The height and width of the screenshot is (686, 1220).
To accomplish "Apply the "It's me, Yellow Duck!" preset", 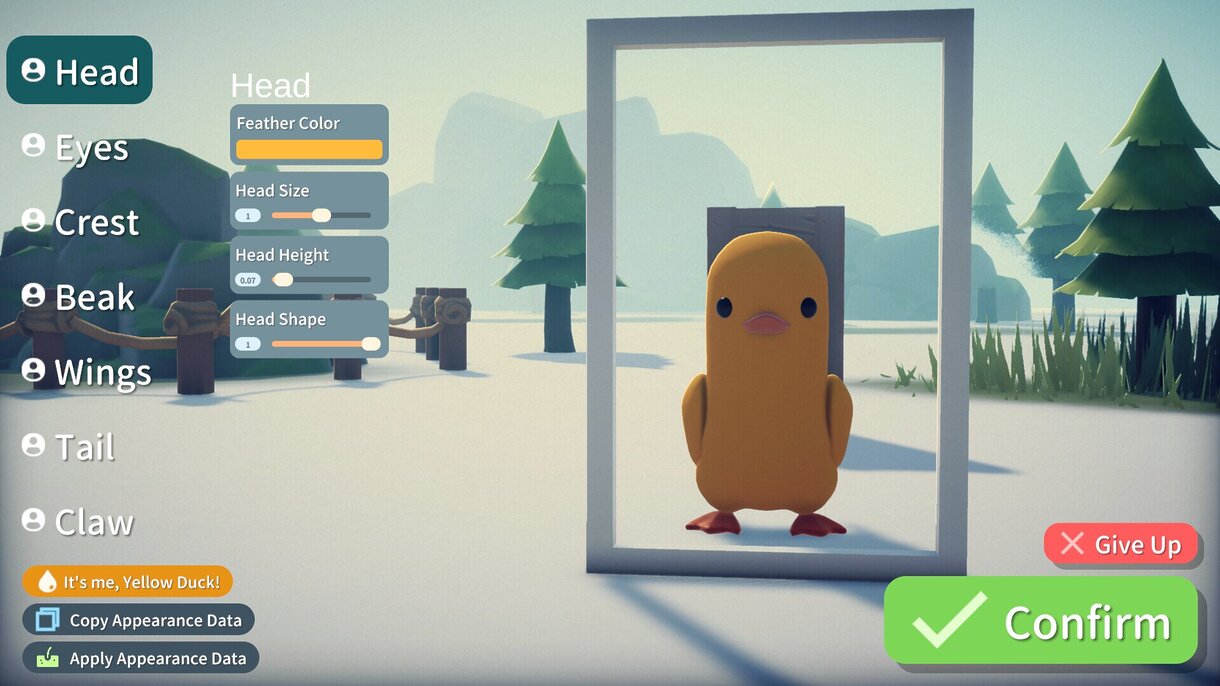I will (x=128, y=582).
